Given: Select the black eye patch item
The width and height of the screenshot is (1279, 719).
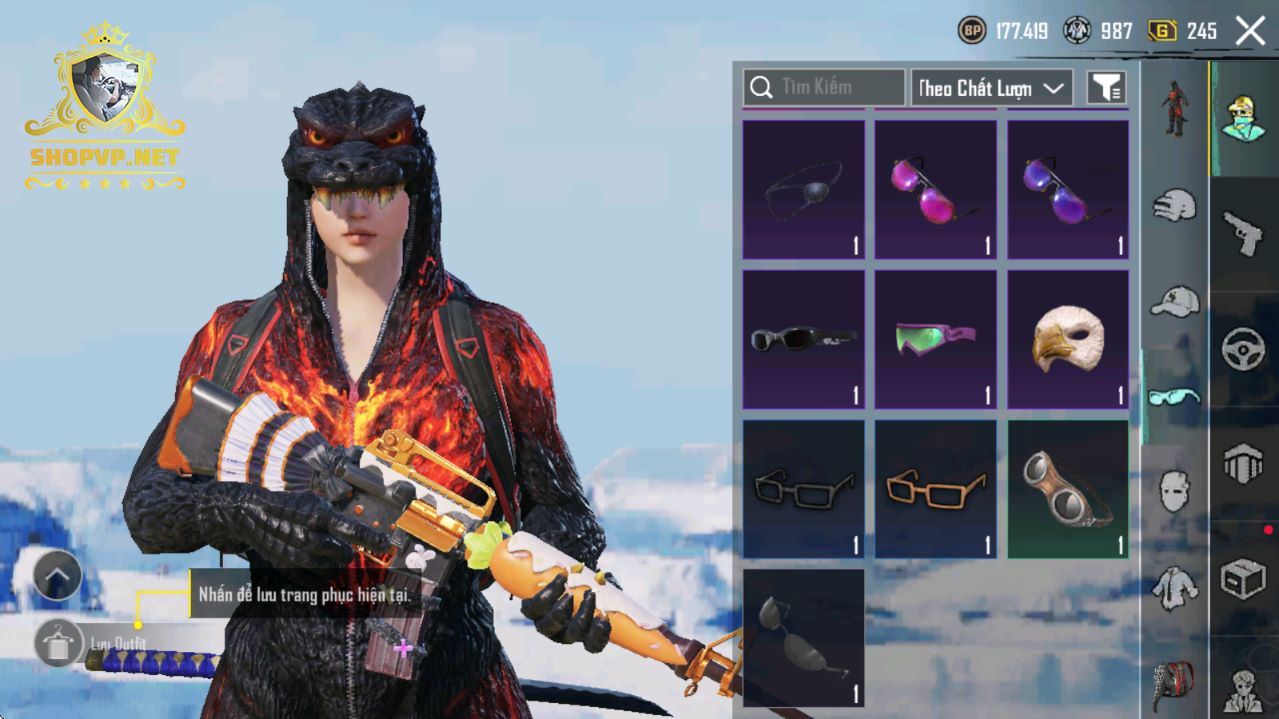Looking at the screenshot, I should tap(804, 190).
